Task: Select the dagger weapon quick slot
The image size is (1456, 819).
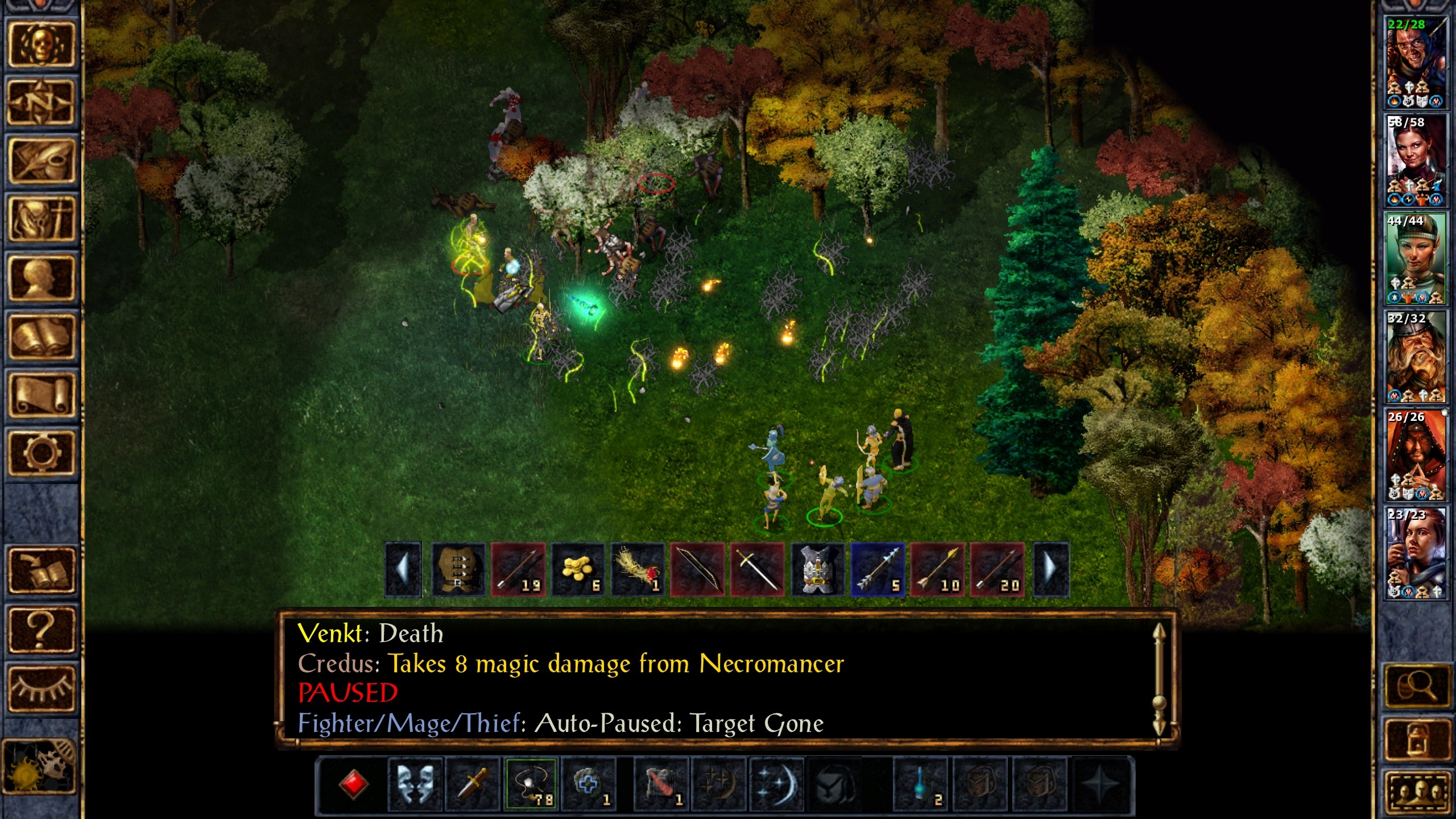Action: click(x=473, y=784)
